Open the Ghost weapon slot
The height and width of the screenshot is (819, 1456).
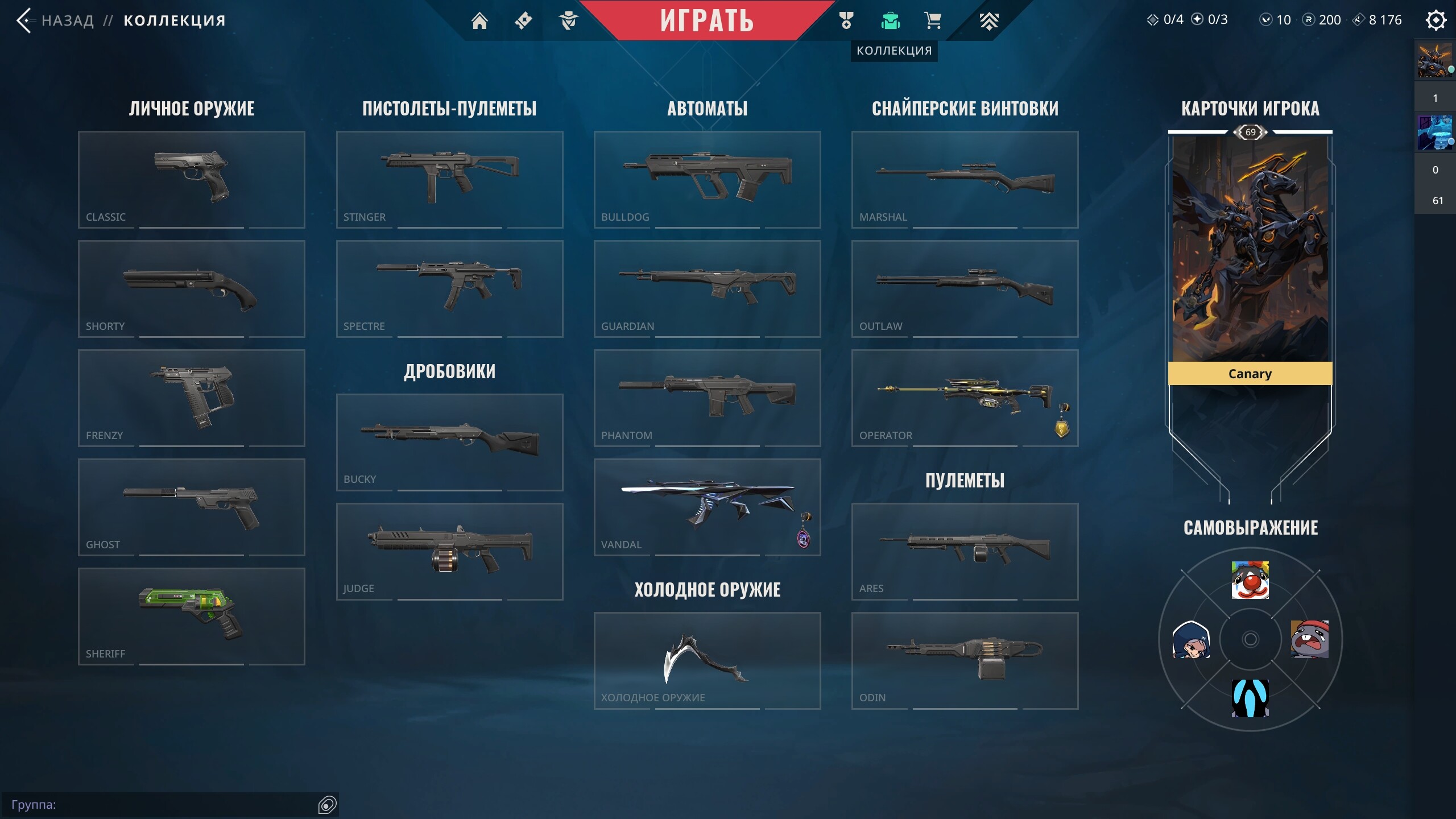click(x=191, y=507)
